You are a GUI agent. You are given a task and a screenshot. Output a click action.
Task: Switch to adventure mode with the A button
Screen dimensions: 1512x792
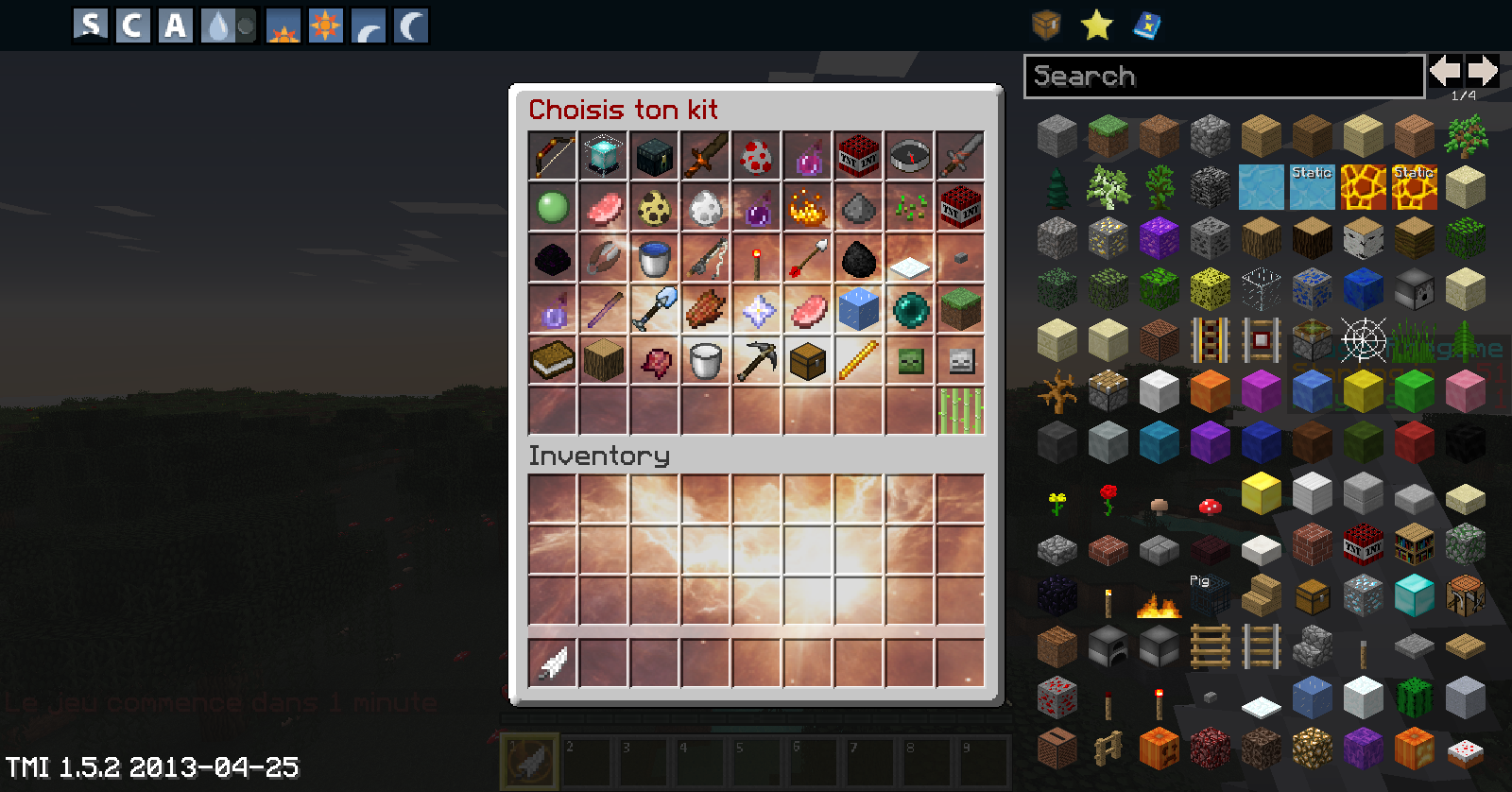click(x=176, y=26)
